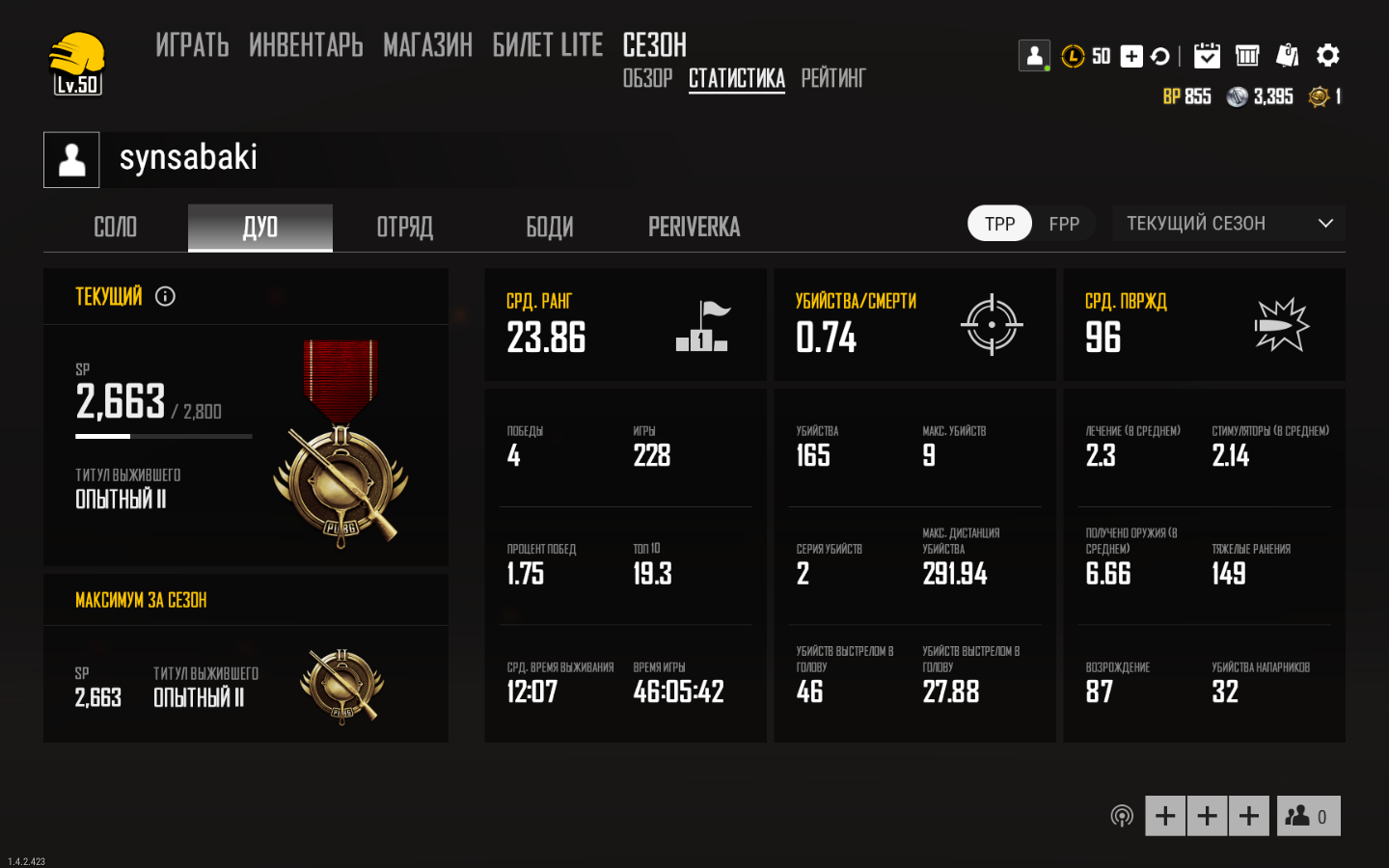Open the ТЕКУЩИЙ СЕЗОН dropdown
This screenshot has width=1389, height=868.
click(x=1228, y=223)
